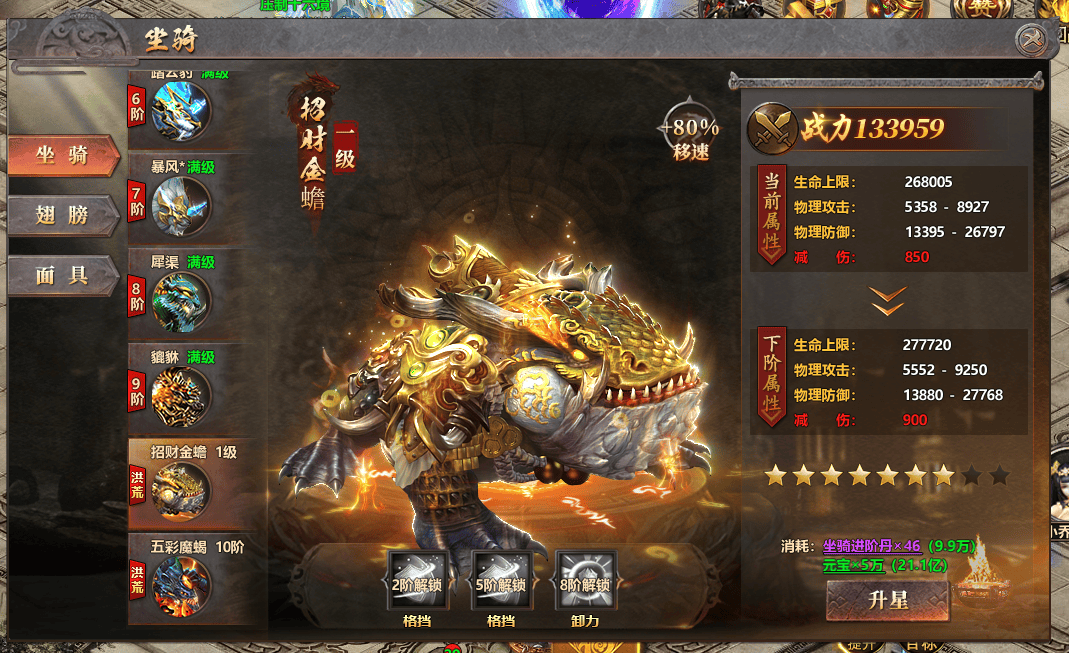Click the 元宝 cost link
The height and width of the screenshot is (653, 1069).
click(853, 565)
